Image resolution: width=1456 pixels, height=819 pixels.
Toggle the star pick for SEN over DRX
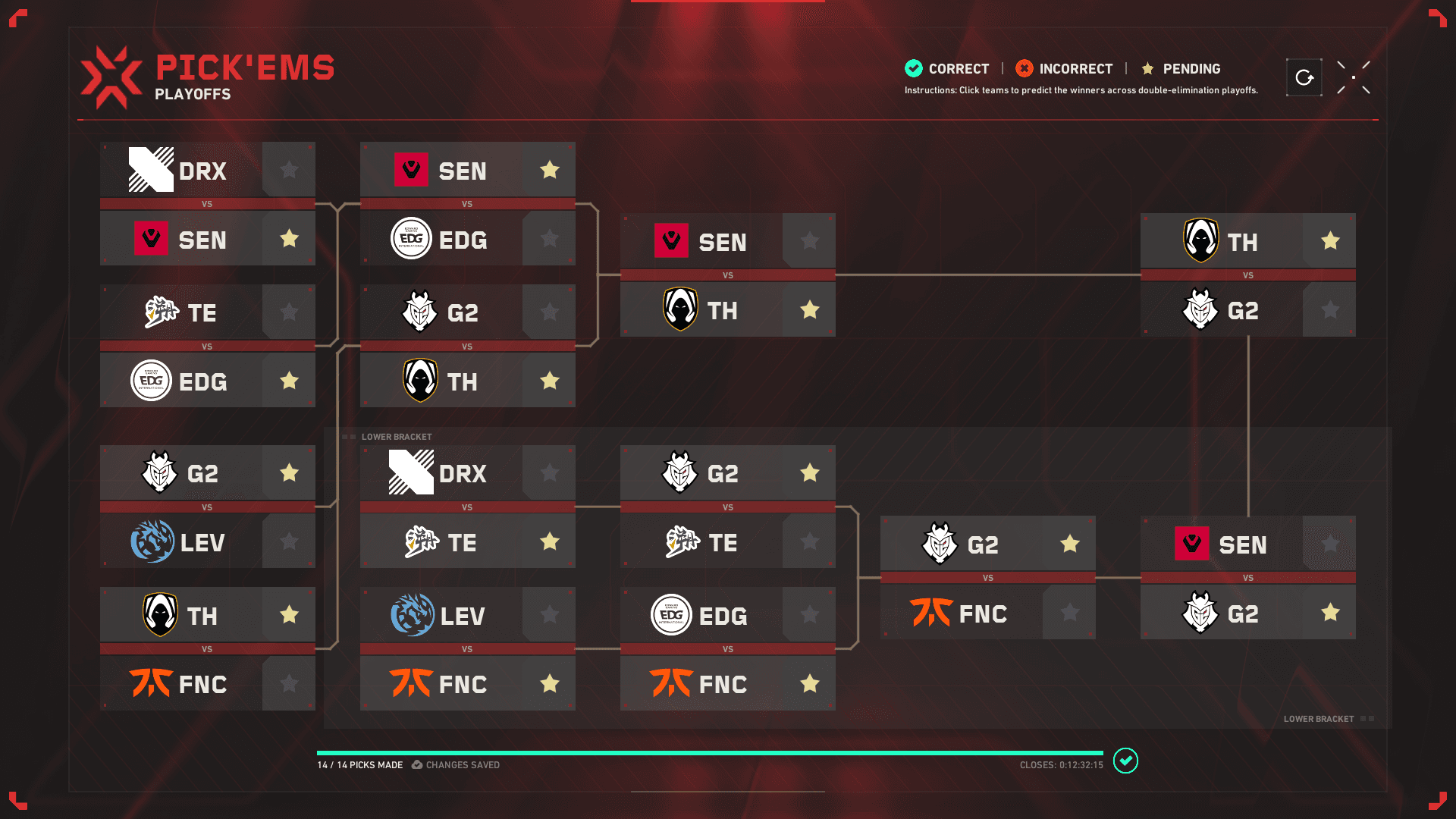point(288,239)
